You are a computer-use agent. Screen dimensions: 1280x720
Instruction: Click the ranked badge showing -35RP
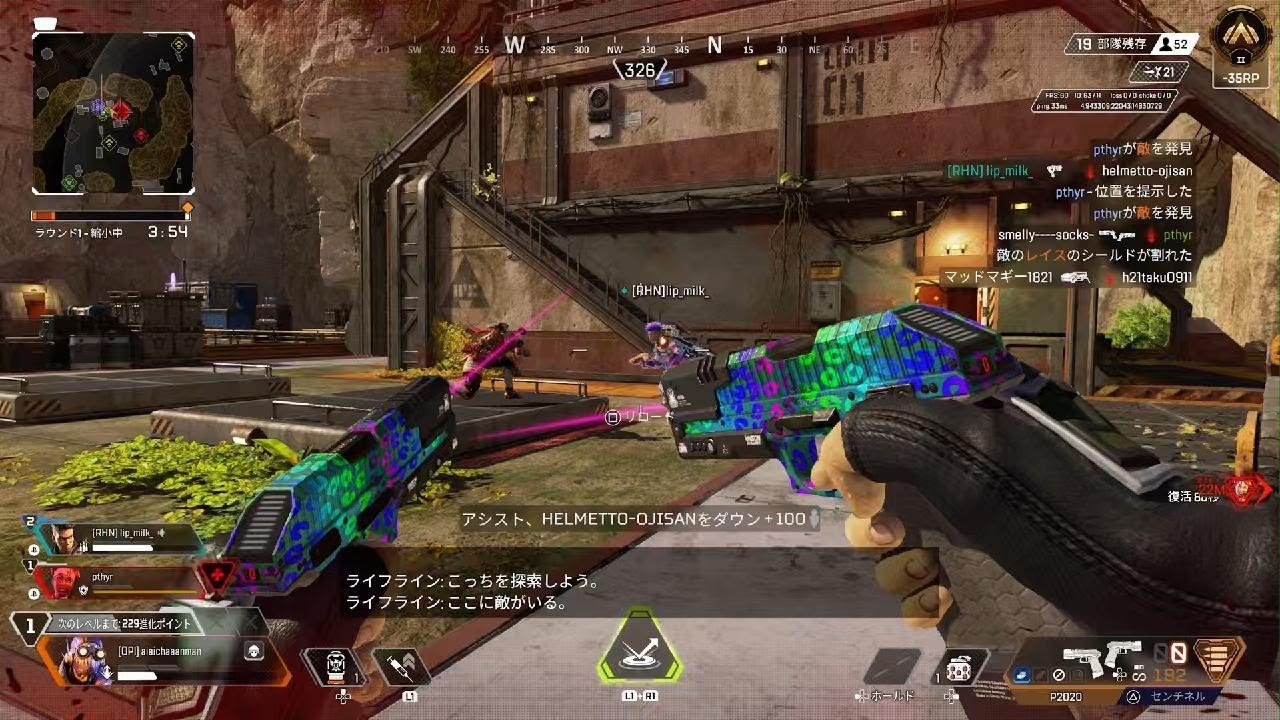click(1240, 55)
